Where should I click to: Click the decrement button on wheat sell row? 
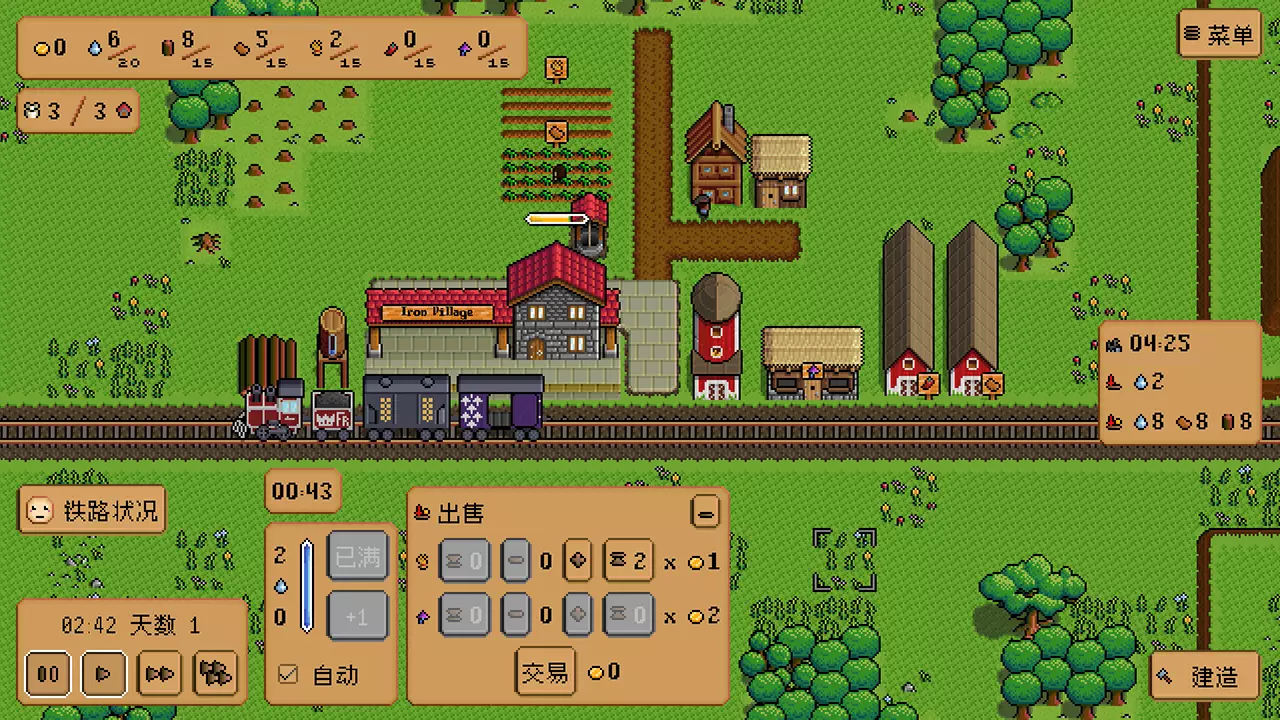515,561
